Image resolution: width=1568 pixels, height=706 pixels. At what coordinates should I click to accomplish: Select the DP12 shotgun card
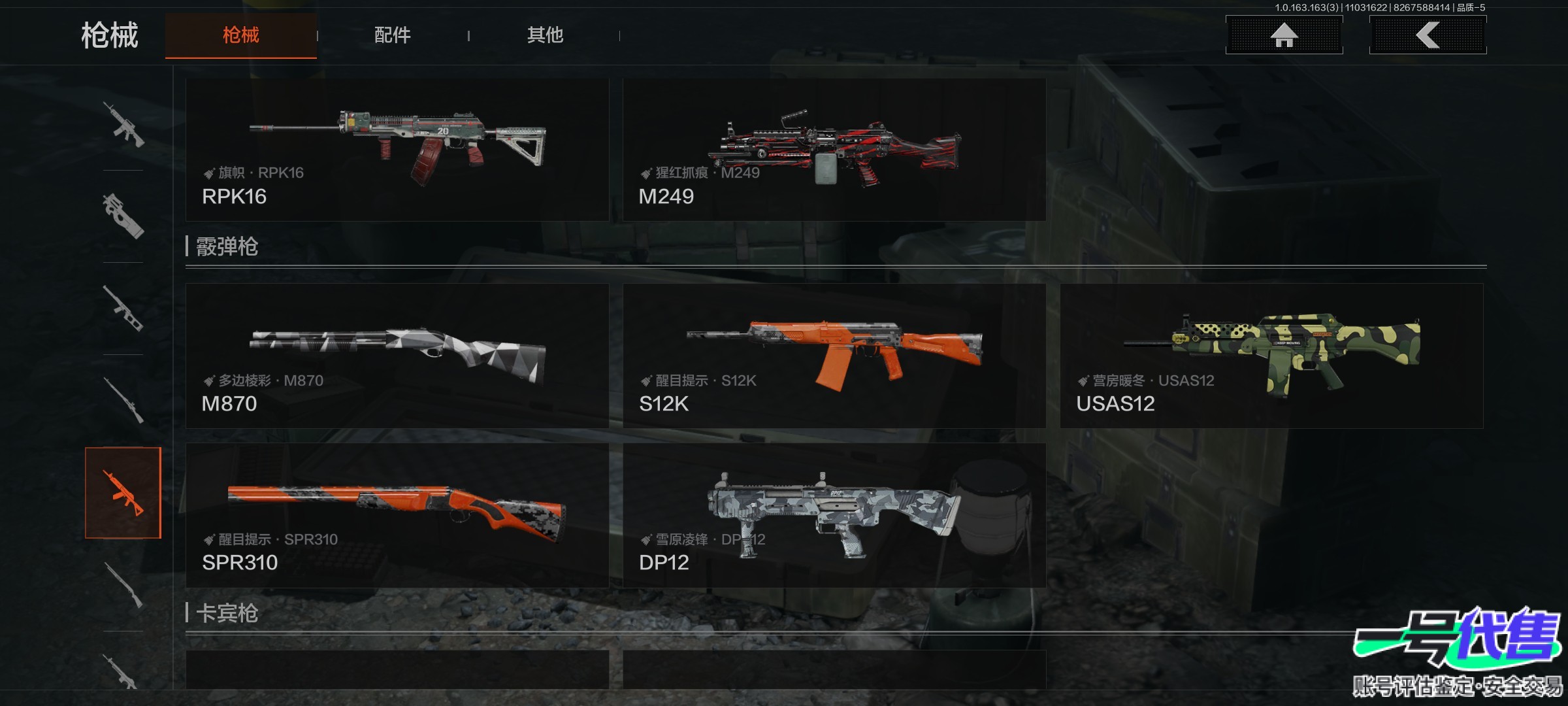click(x=834, y=515)
